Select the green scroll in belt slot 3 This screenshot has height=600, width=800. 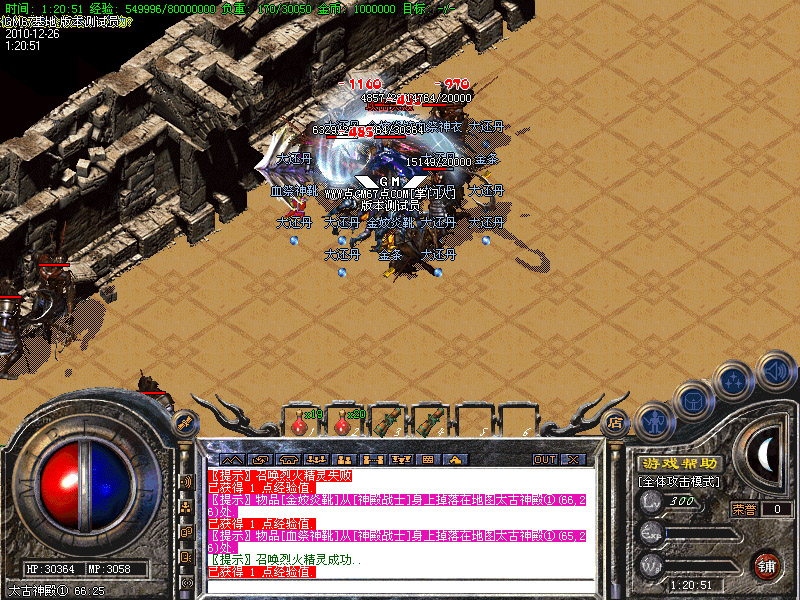pos(390,421)
